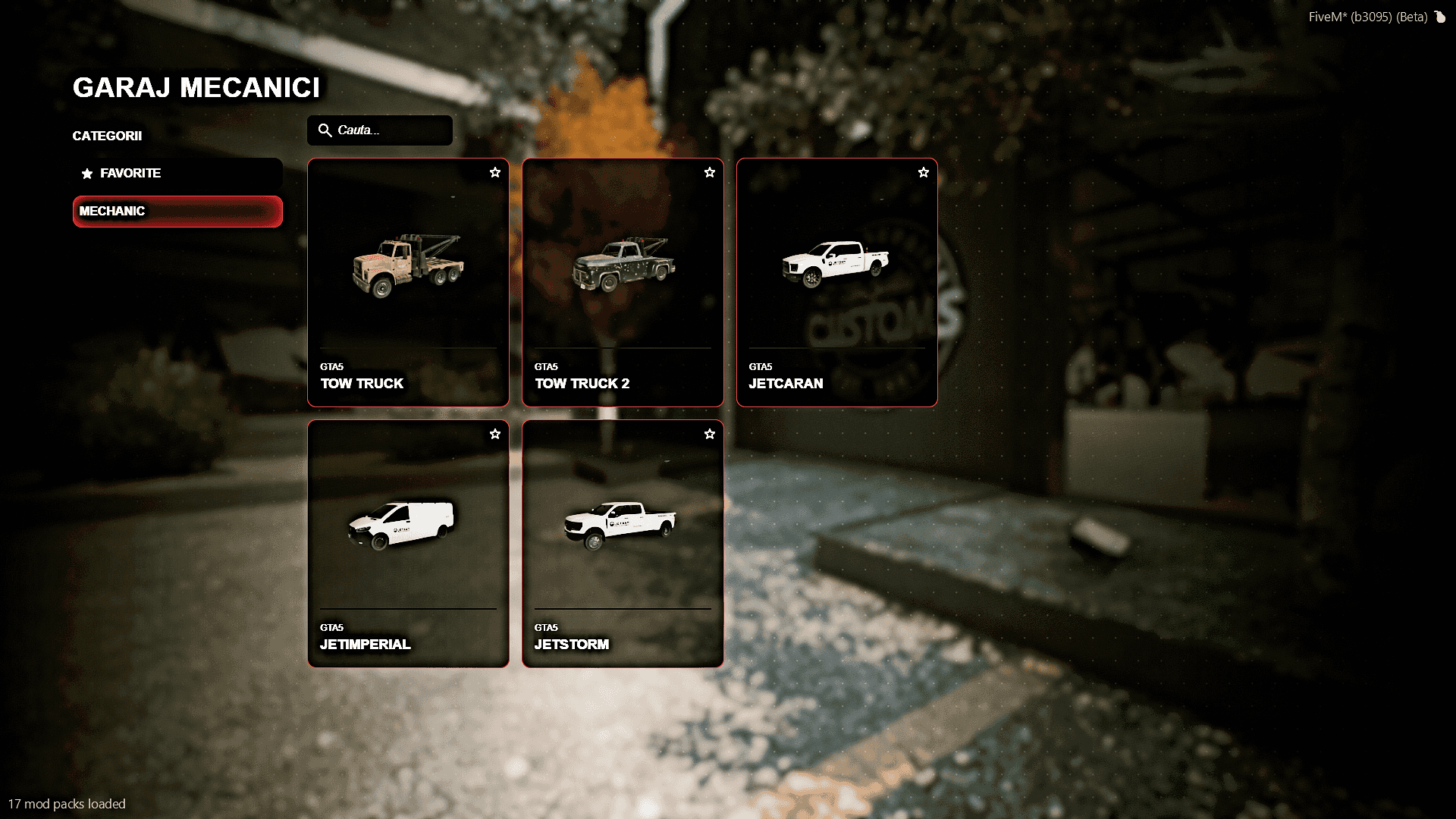The height and width of the screenshot is (819, 1456).
Task: Star the Jetimperial van as favorite
Action: click(495, 435)
